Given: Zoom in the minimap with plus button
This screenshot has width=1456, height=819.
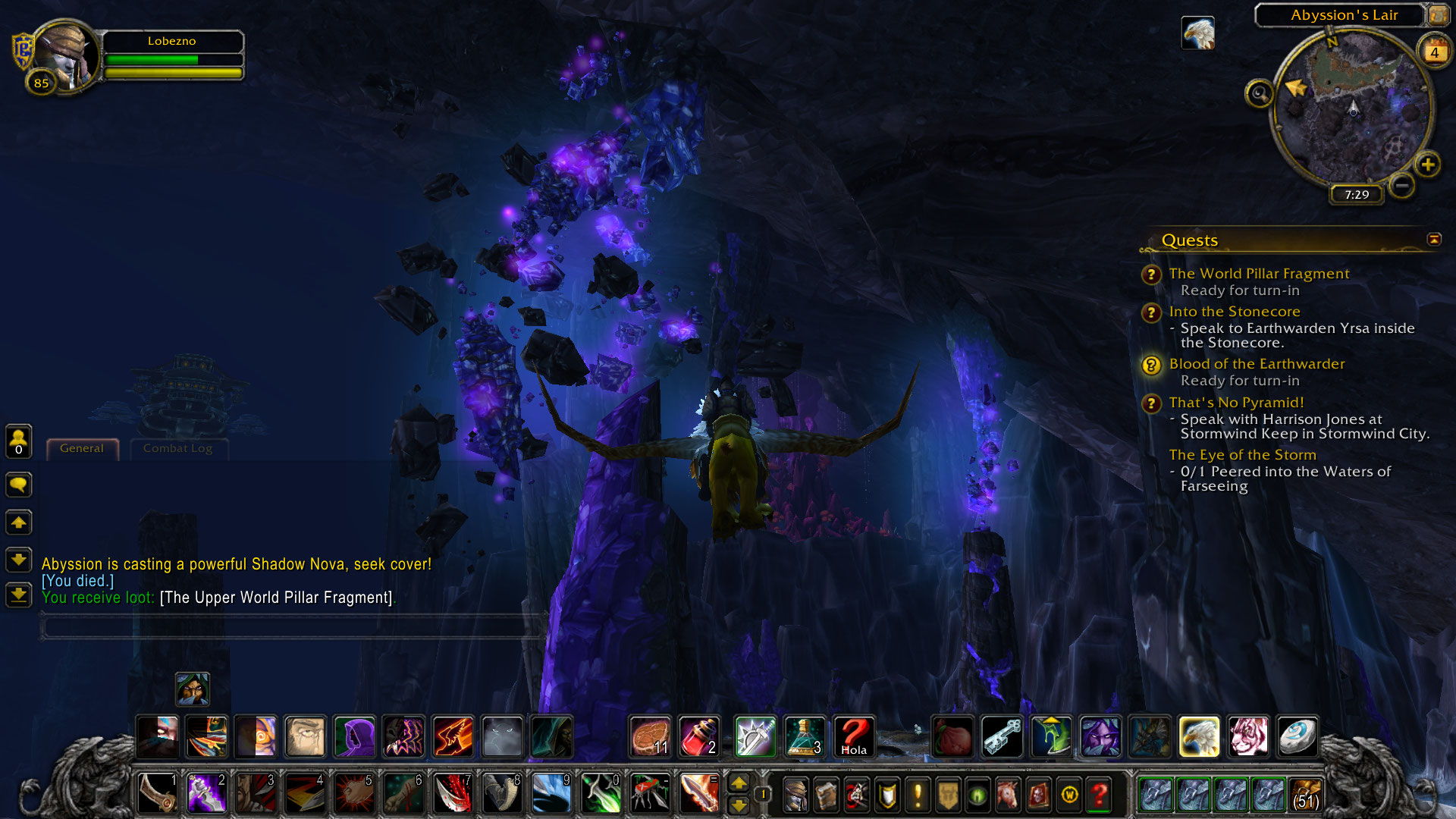Looking at the screenshot, I should (x=1428, y=165).
